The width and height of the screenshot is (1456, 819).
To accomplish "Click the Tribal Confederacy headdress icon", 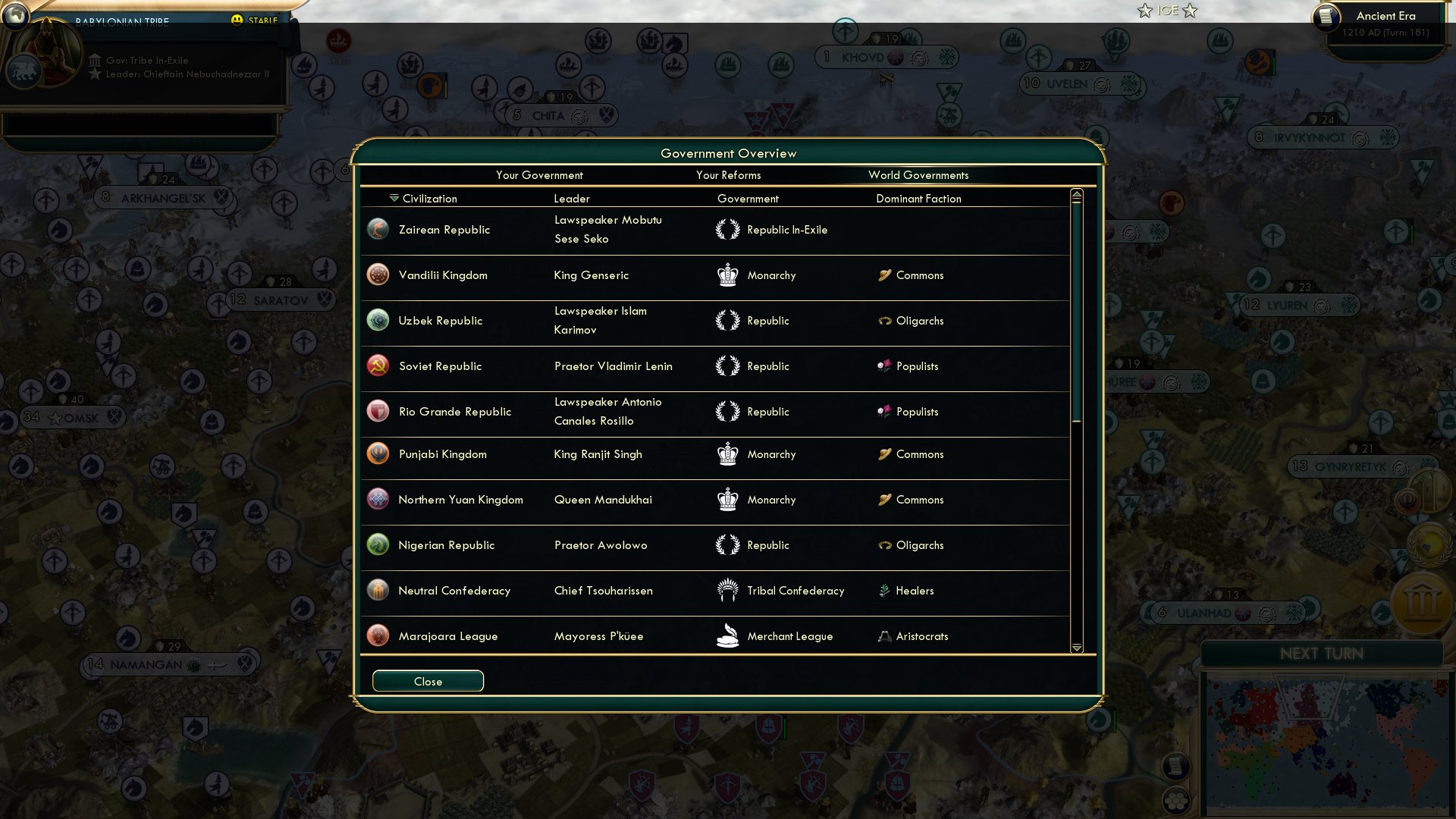I will point(727,591).
